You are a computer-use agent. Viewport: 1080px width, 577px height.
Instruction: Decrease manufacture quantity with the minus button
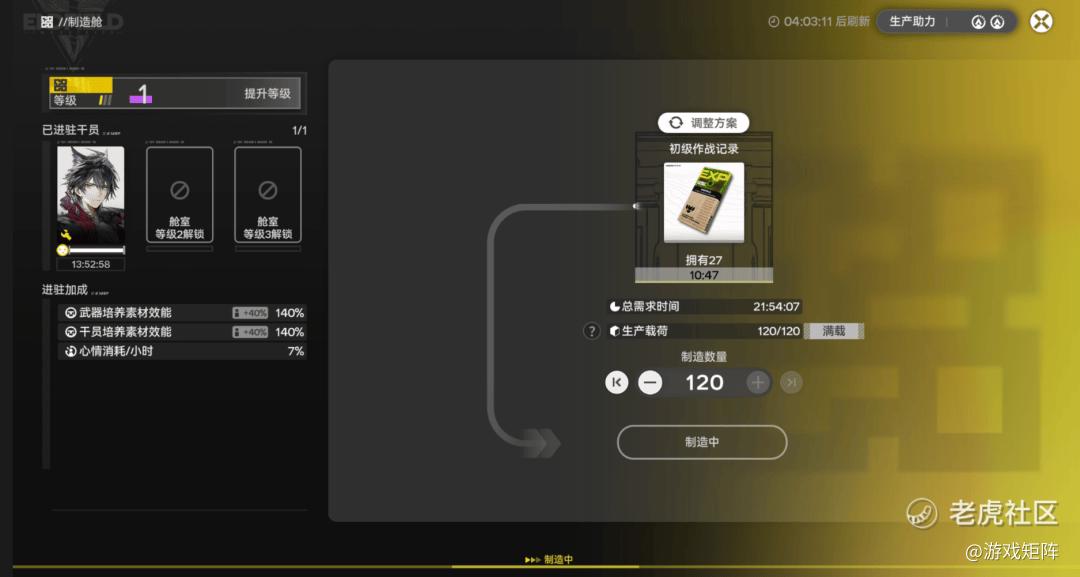(650, 382)
